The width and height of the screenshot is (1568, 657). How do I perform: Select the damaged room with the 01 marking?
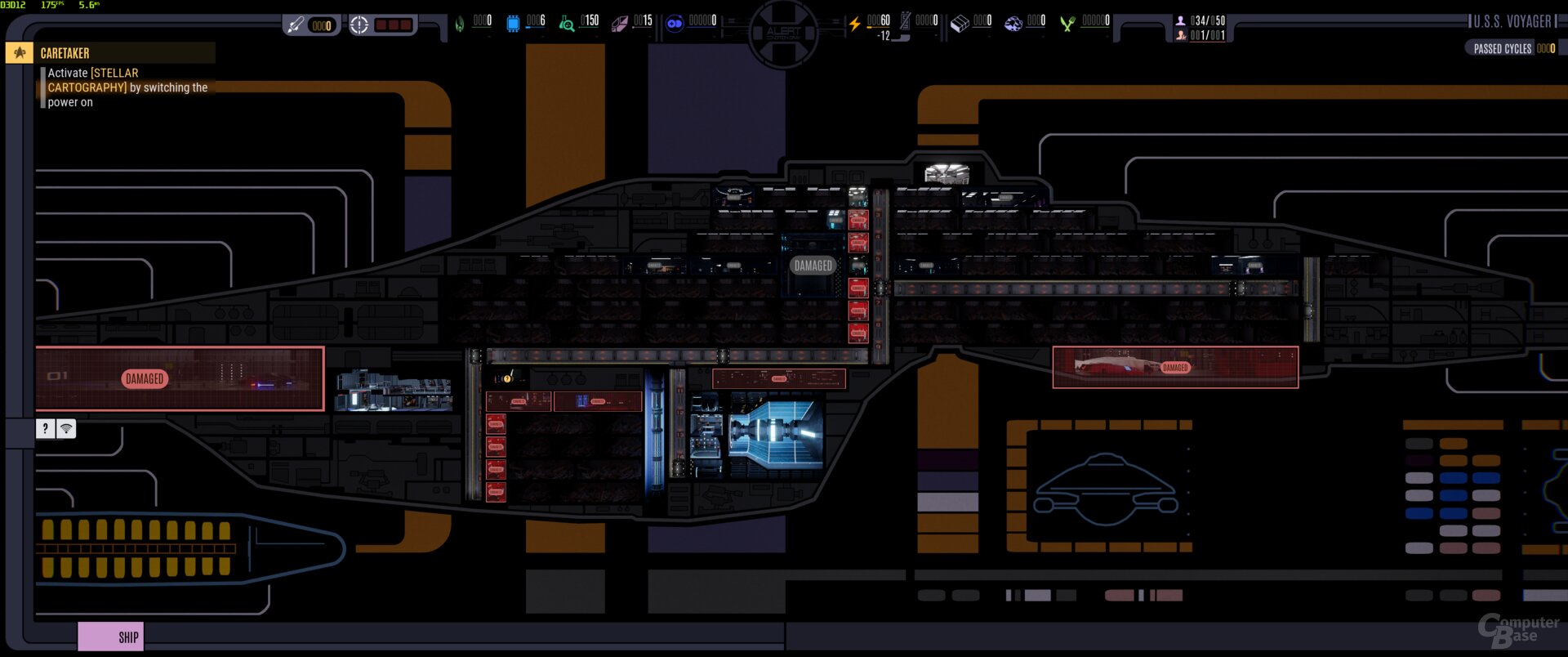[180, 378]
